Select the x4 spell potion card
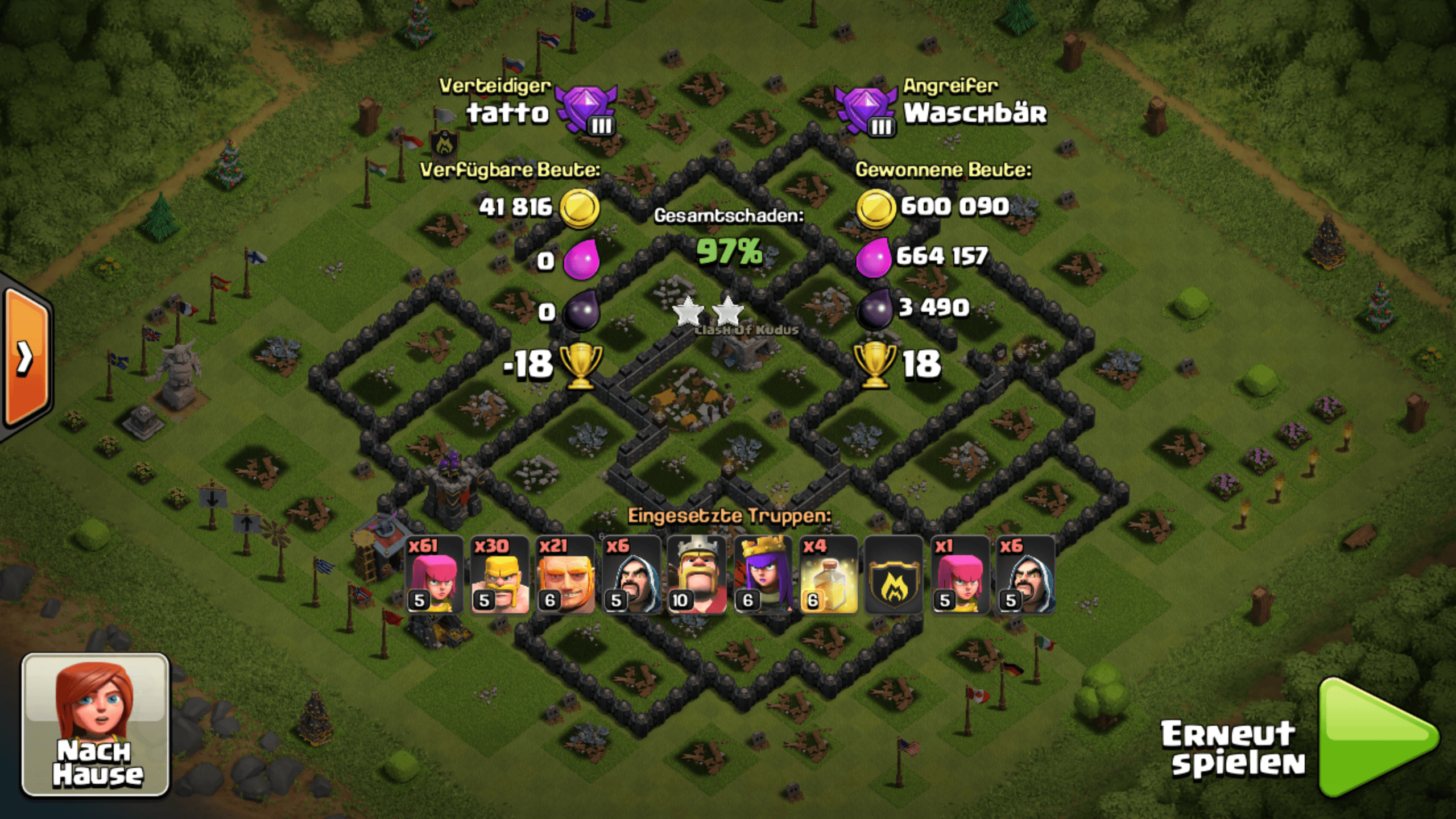Screen dimensions: 1456x819 point(829,575)
